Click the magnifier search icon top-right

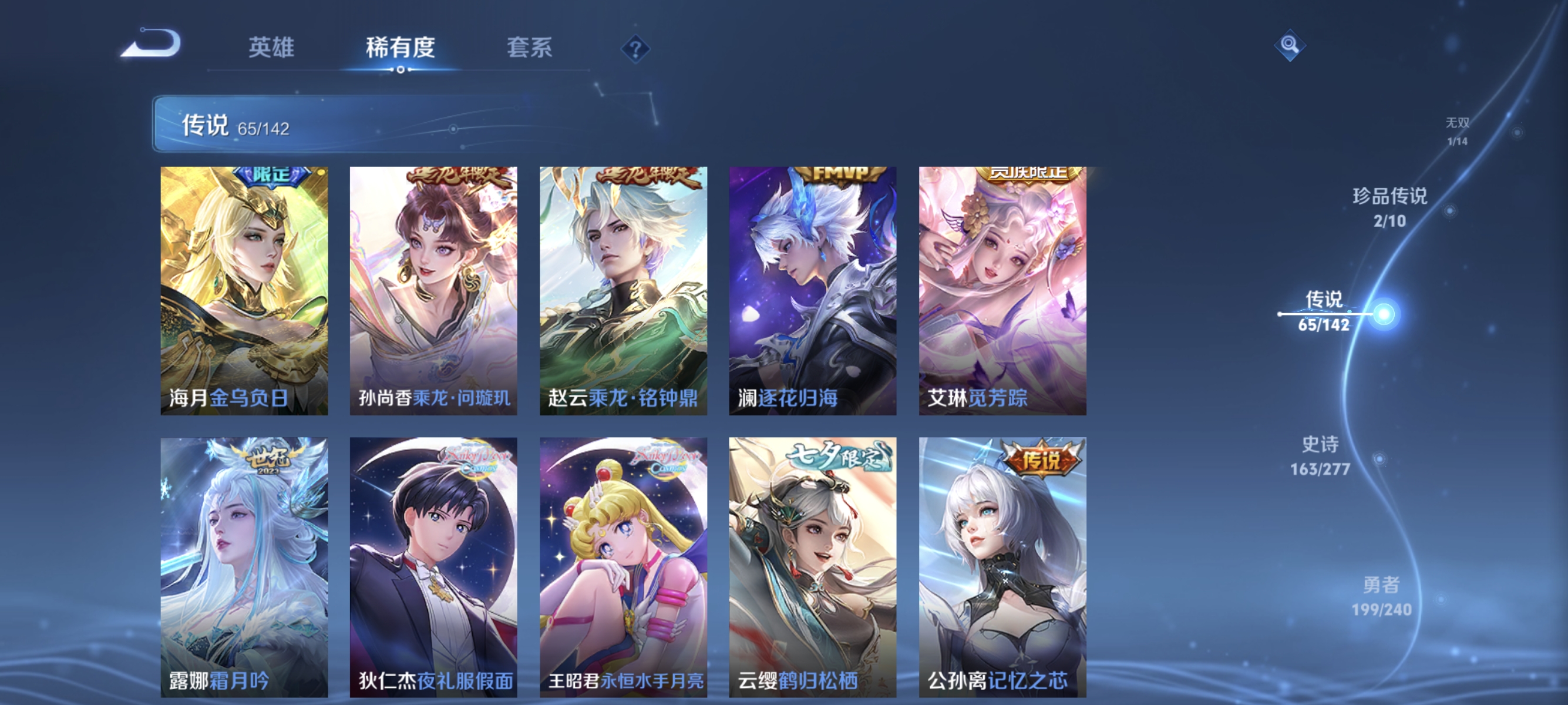pyautogui.click(x=1290, y=45)
